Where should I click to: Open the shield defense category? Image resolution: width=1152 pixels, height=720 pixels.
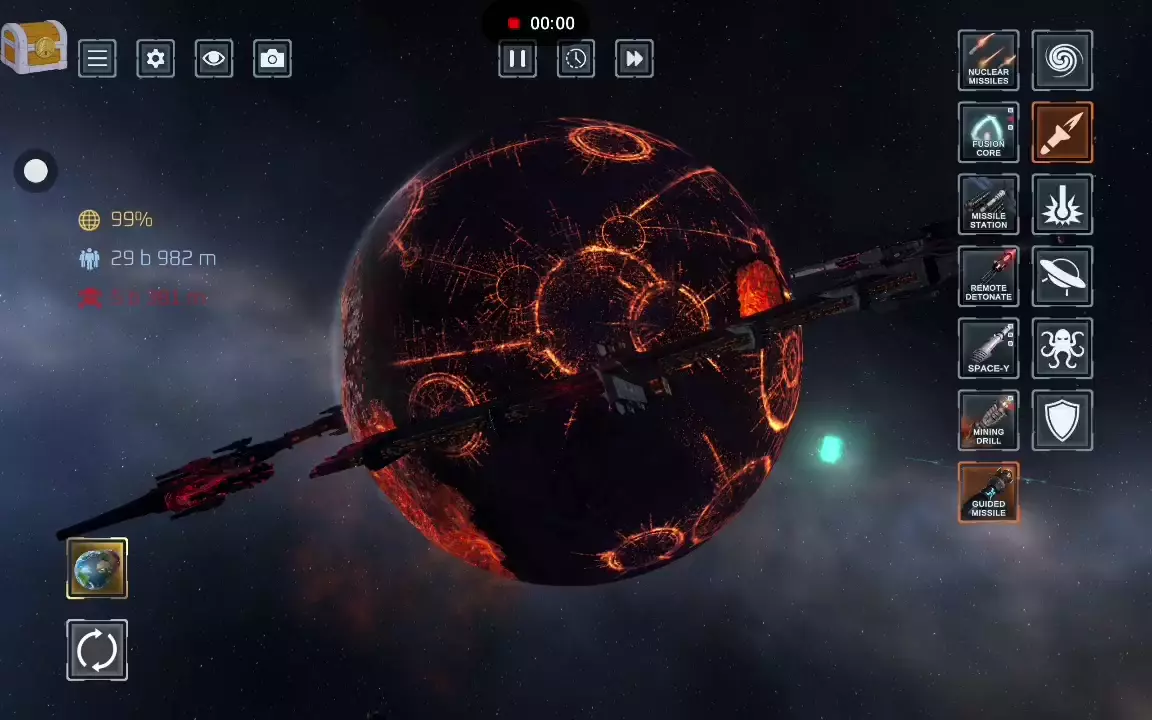click(1062, 420)
